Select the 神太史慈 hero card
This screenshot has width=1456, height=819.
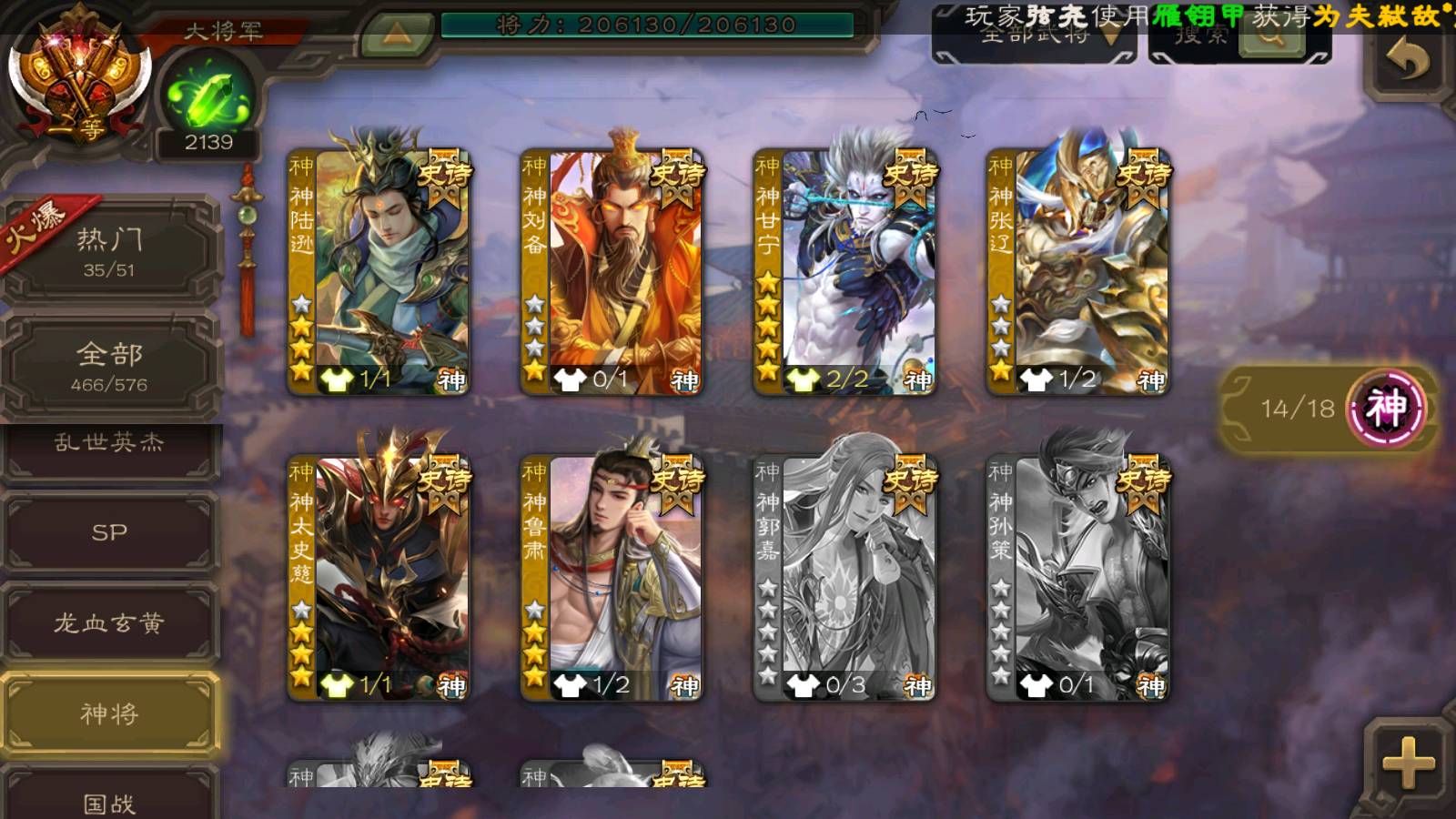pyautogui.click(x=379, y=577)
